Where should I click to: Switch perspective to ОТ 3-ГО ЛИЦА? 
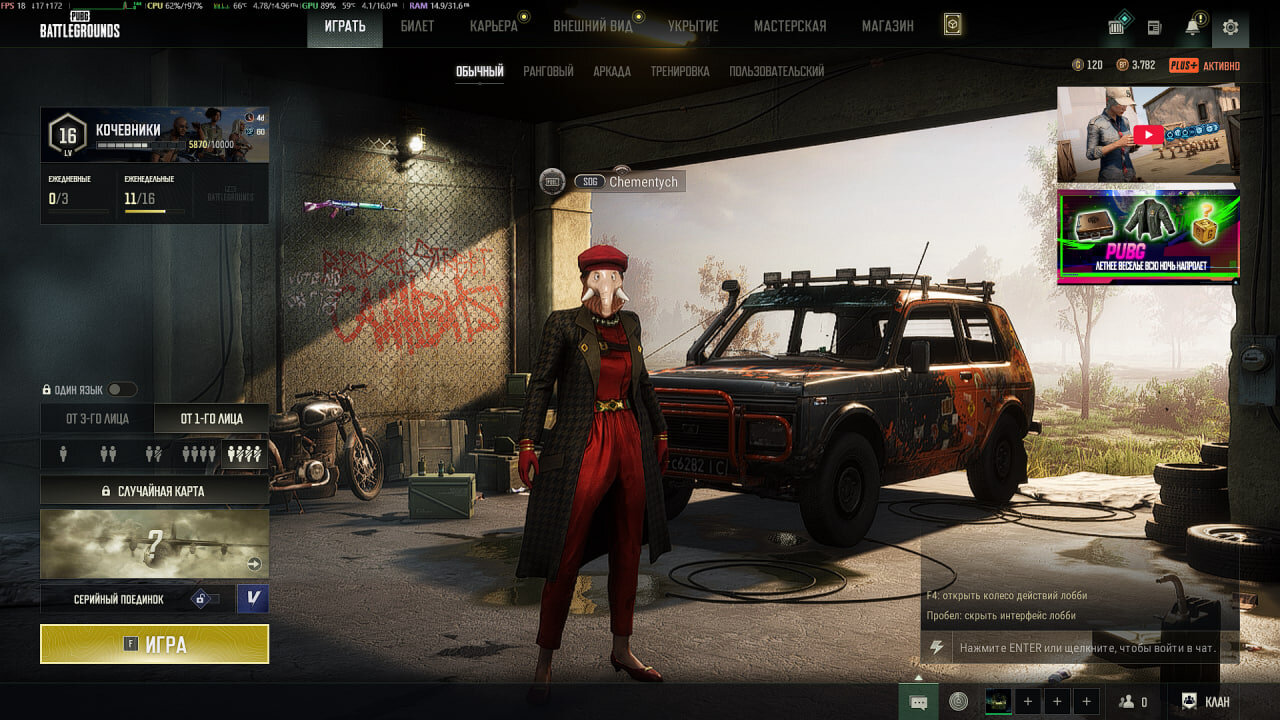pyautogui.click(x=97, y=418)
